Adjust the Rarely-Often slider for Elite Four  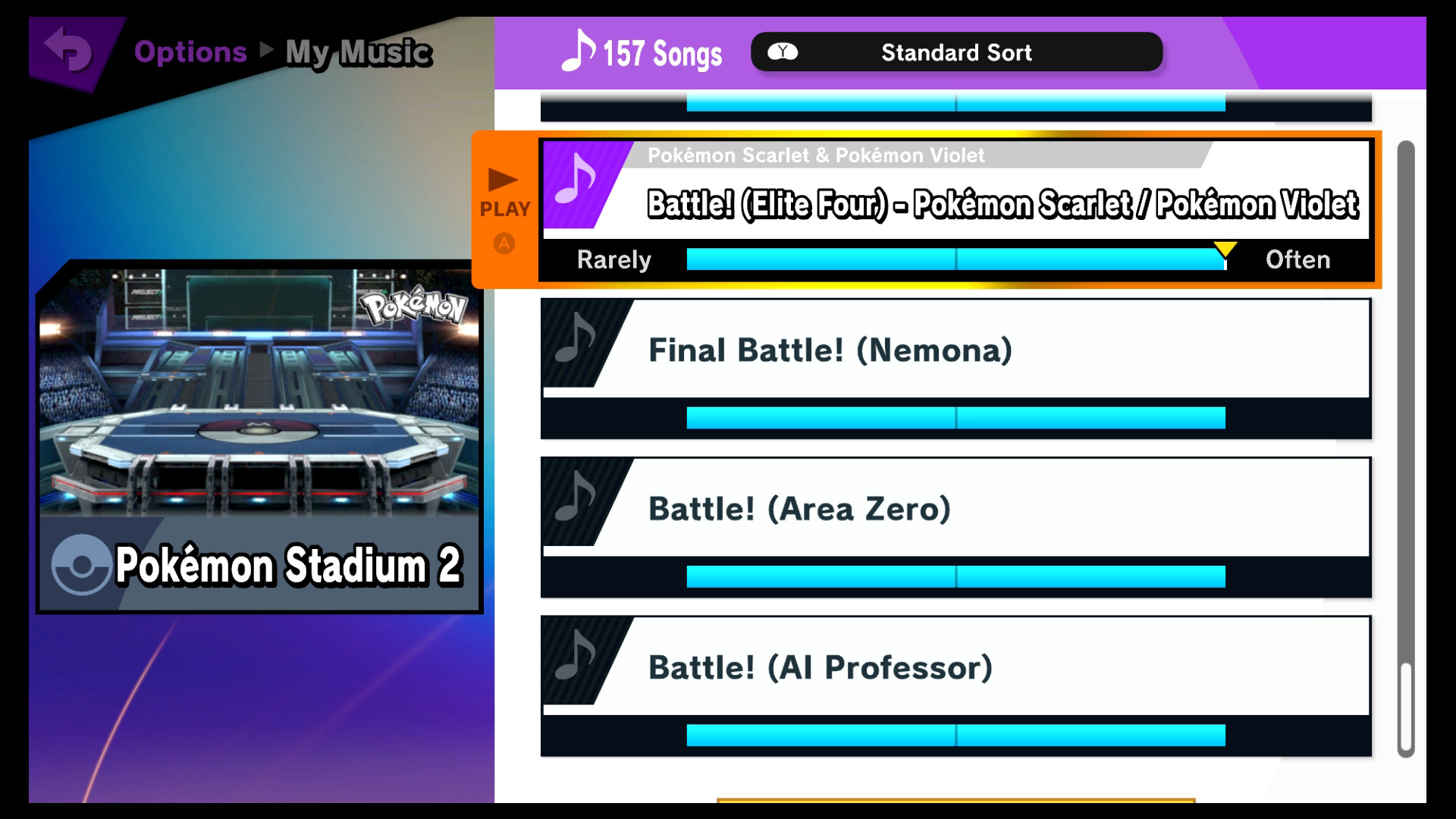coord(955,259)
